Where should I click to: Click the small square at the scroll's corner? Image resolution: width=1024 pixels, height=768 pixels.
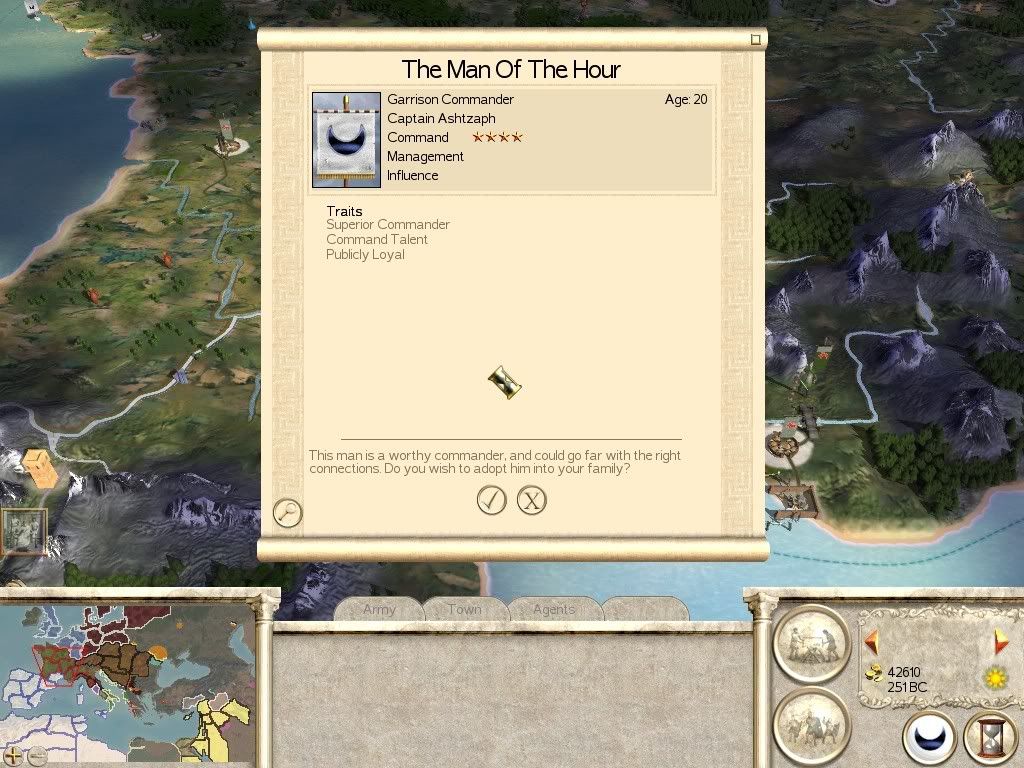click(x=756, y=40)
